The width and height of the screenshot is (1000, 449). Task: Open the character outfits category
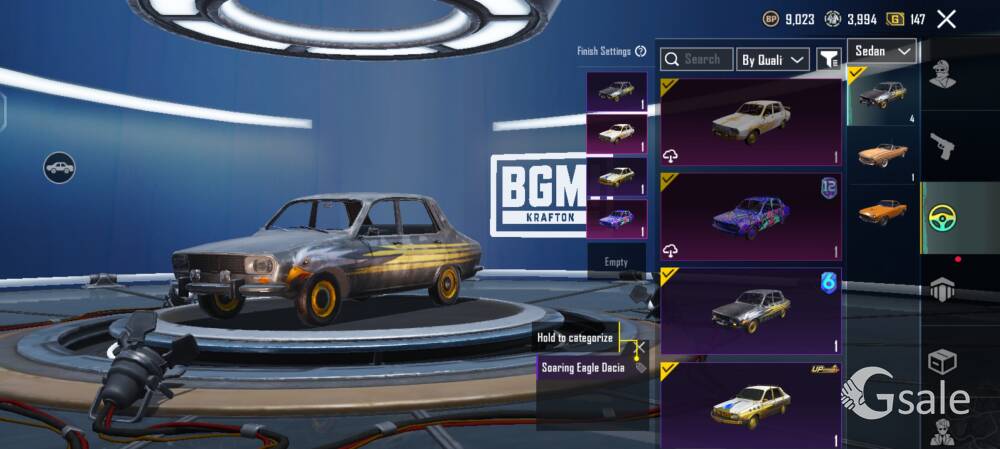[941, 73]
